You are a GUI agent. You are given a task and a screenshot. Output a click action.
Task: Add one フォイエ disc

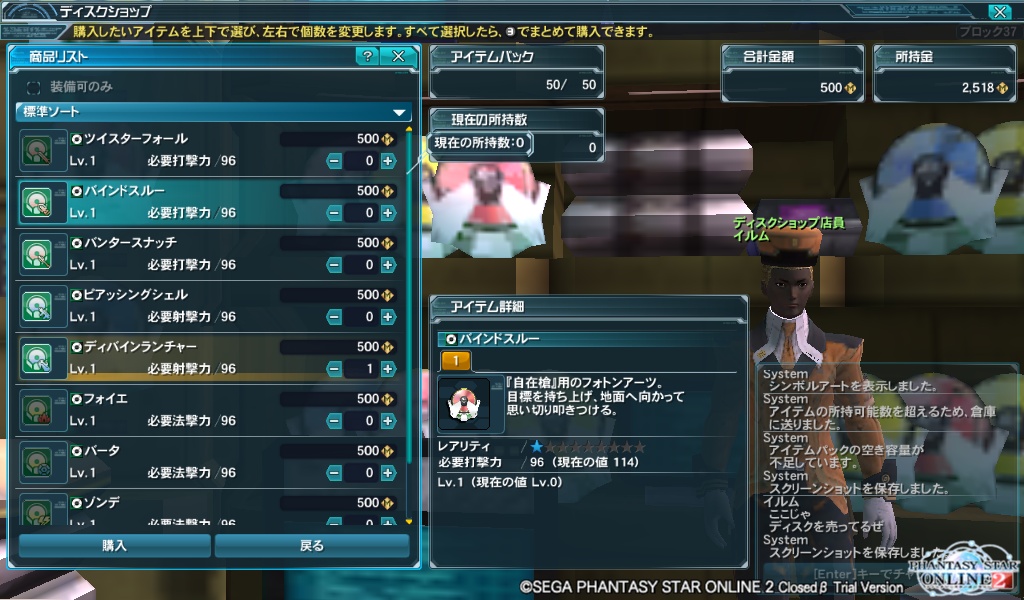point(388,421)
